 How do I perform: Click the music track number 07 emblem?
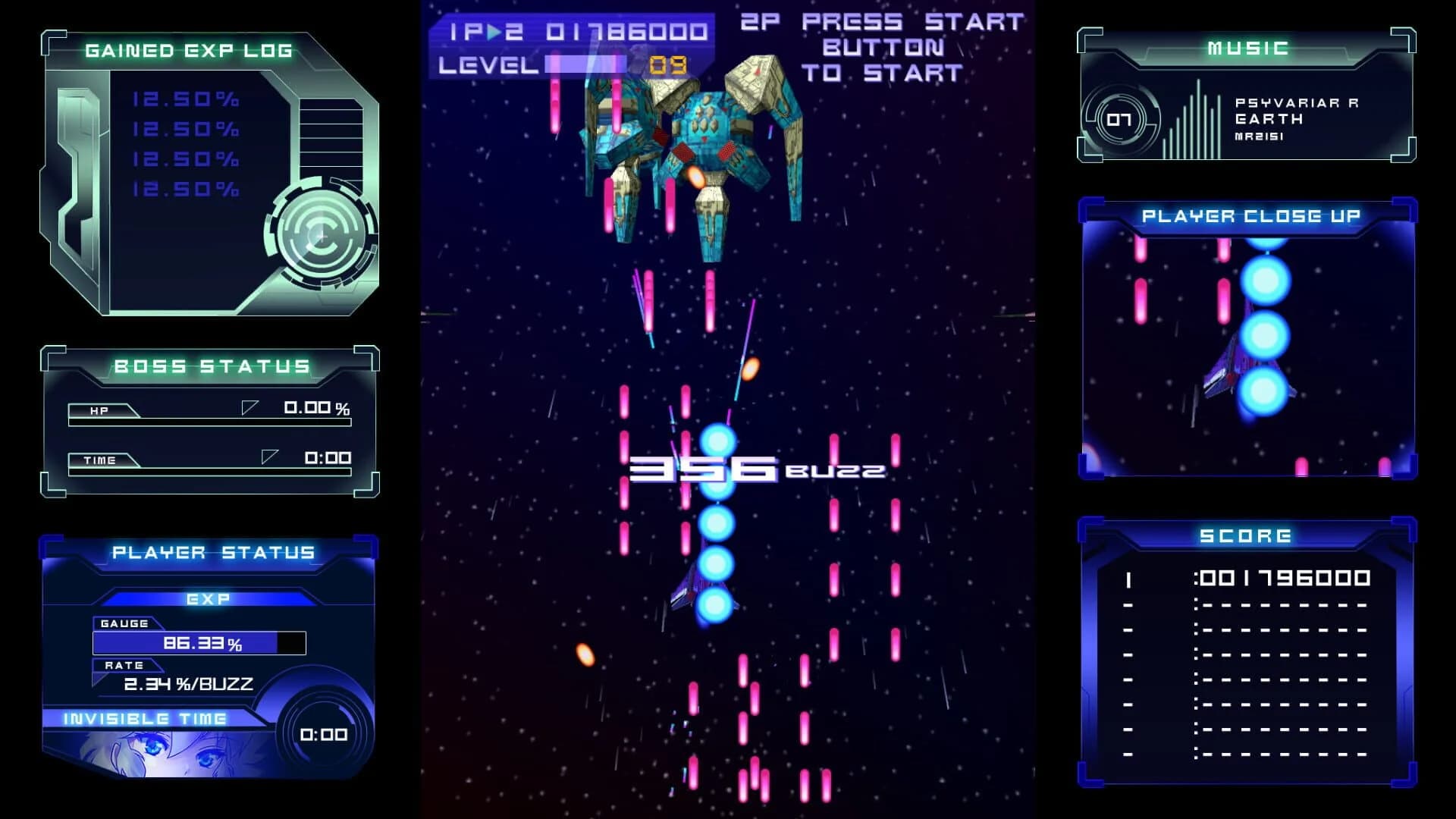coord(1119,118)
